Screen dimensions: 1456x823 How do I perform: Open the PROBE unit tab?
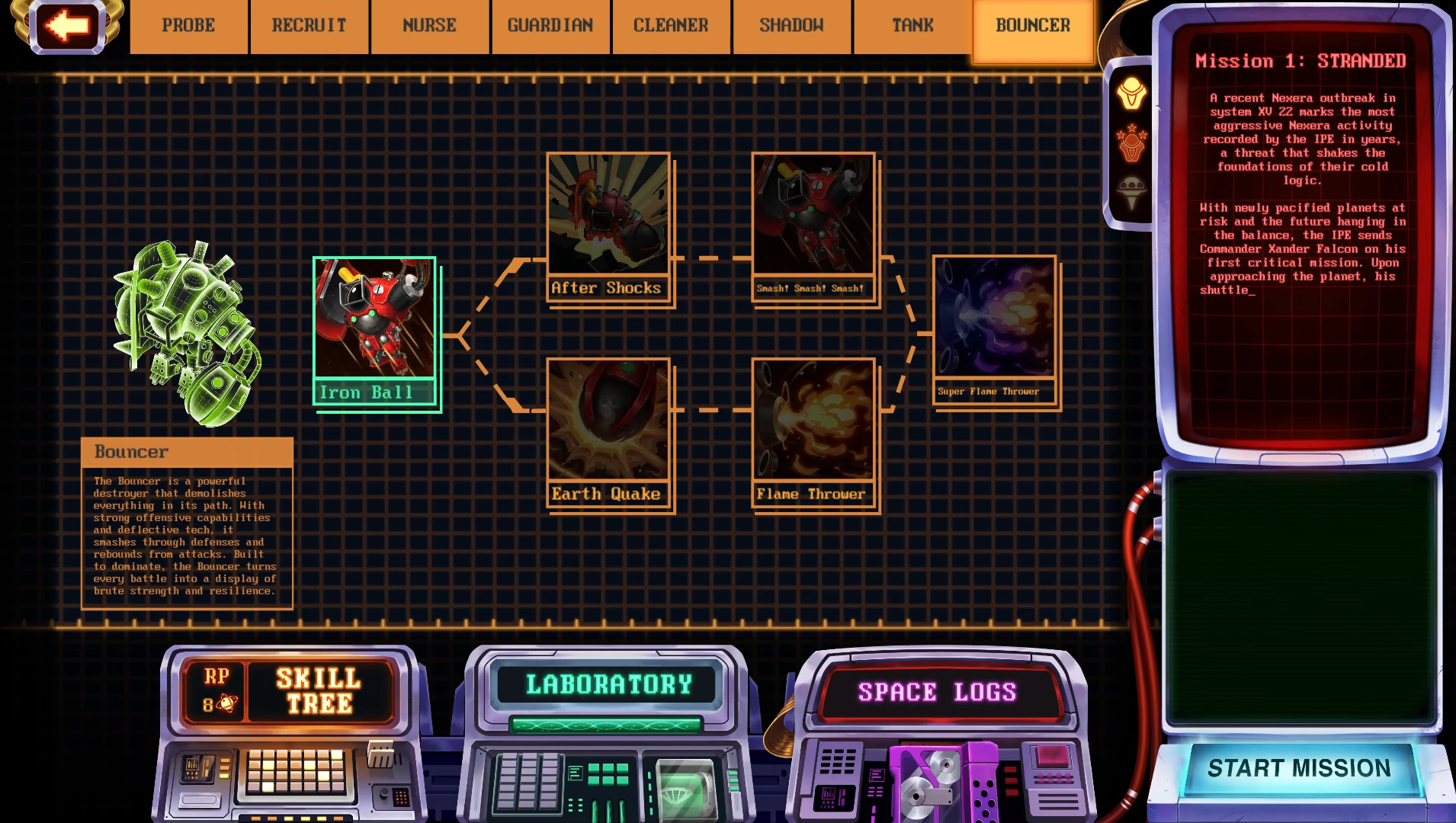(x=188, y=25)
